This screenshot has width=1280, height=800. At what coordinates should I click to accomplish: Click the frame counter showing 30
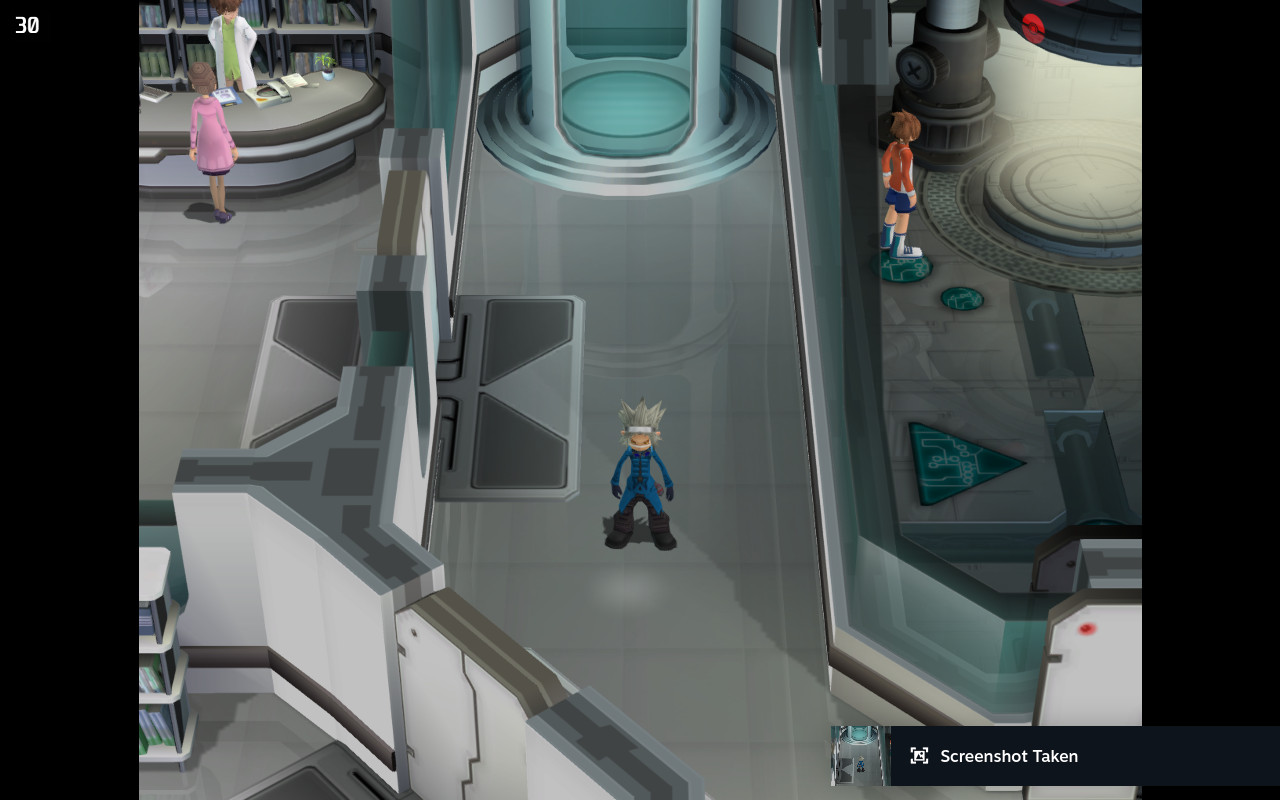pyautogui.click(x=26, y=25)
